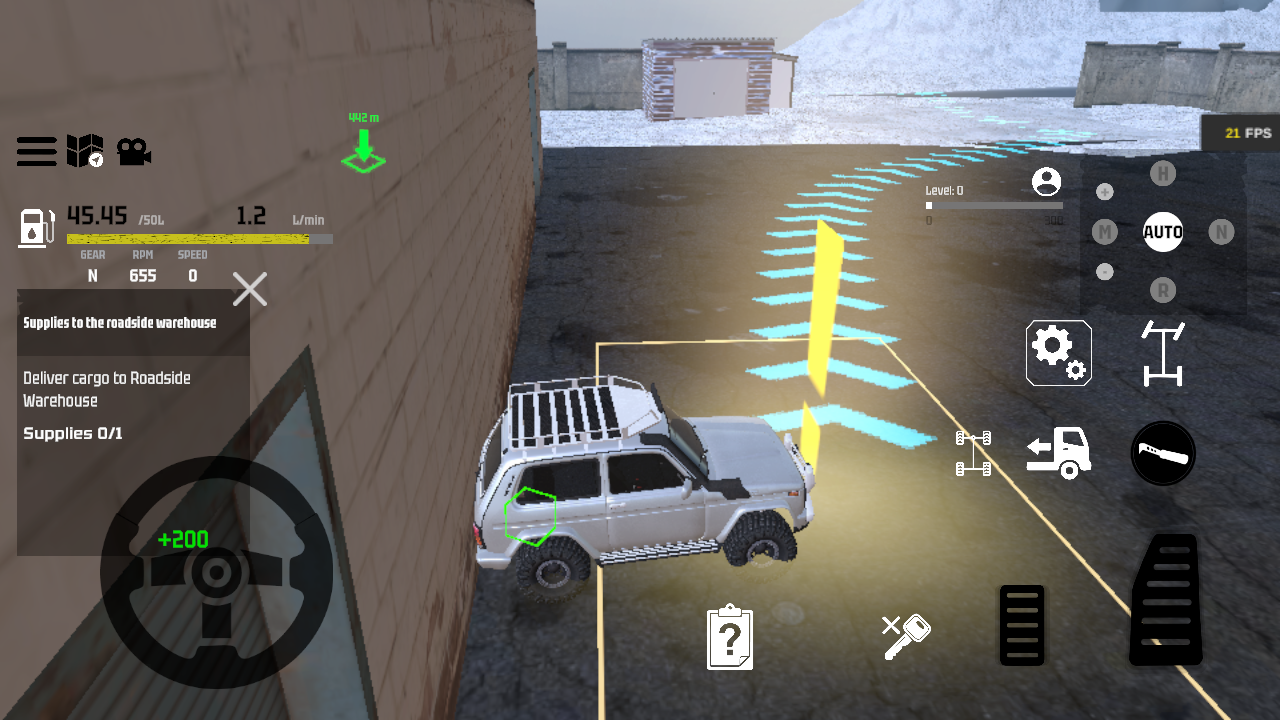Tap the brake pedal
Screen dimensions: 1280x720
(1022, 625)
